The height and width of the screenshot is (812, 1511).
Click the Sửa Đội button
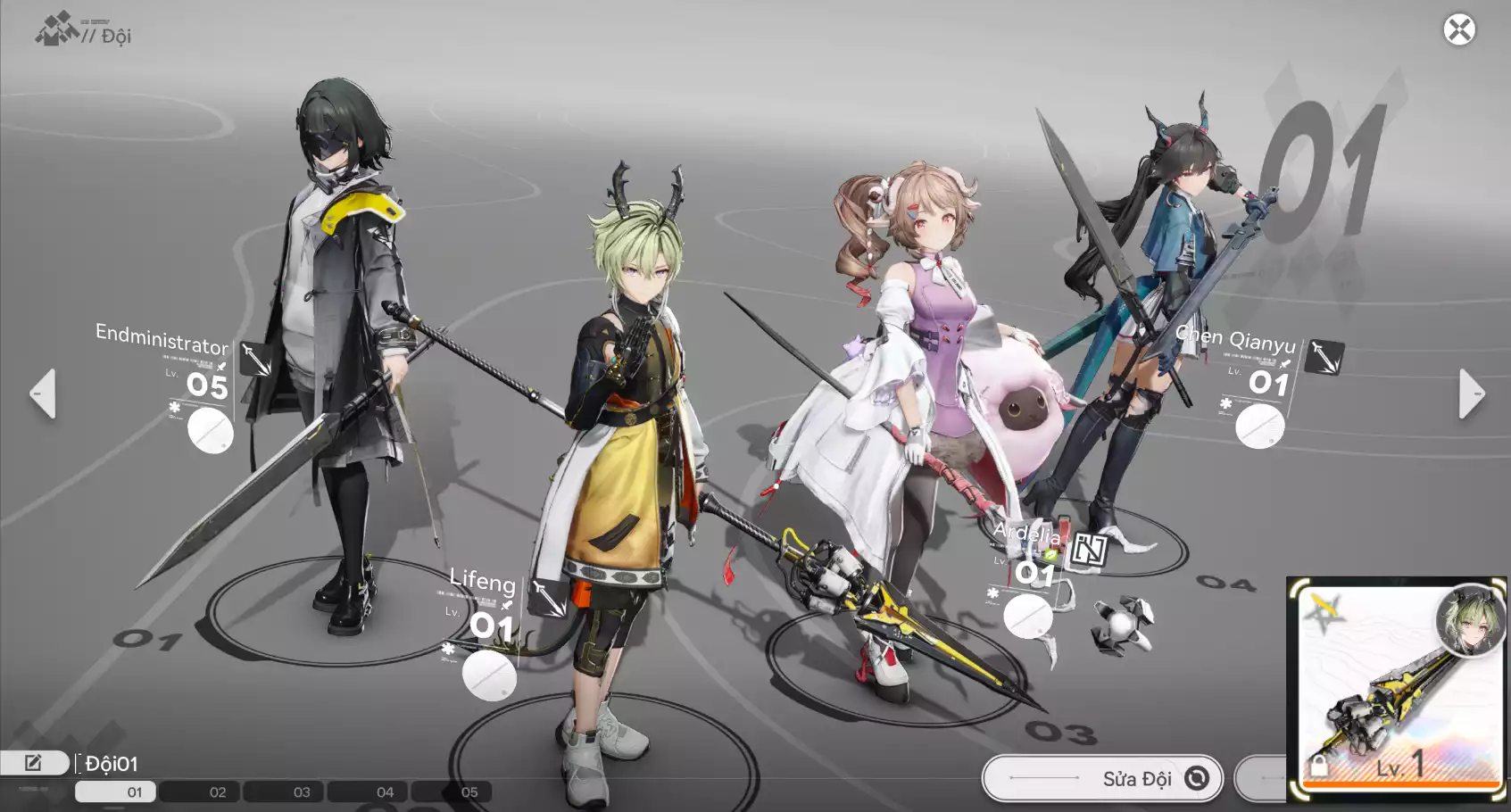coord(1103,778)
